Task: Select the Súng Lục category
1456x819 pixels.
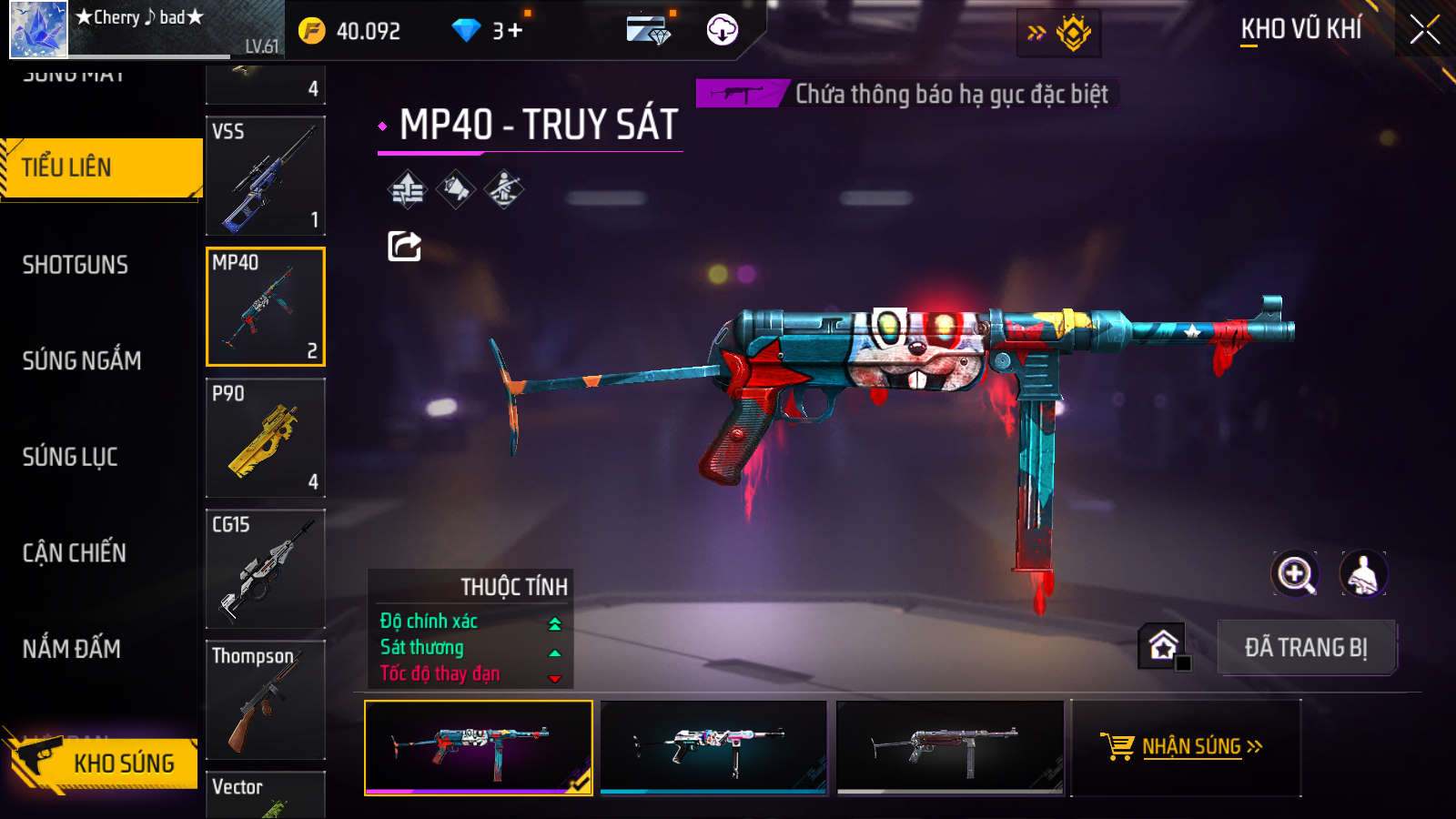Action: 70,457
